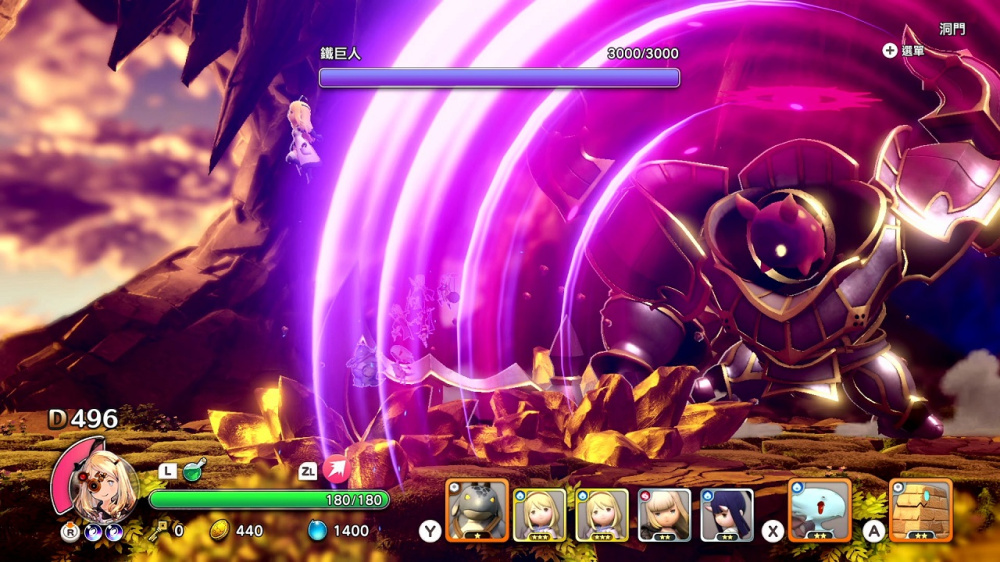Select the white ghost creature card
Image resolution: width=1000 pixels, height=562 pixels.
click(x=819, y=510)
